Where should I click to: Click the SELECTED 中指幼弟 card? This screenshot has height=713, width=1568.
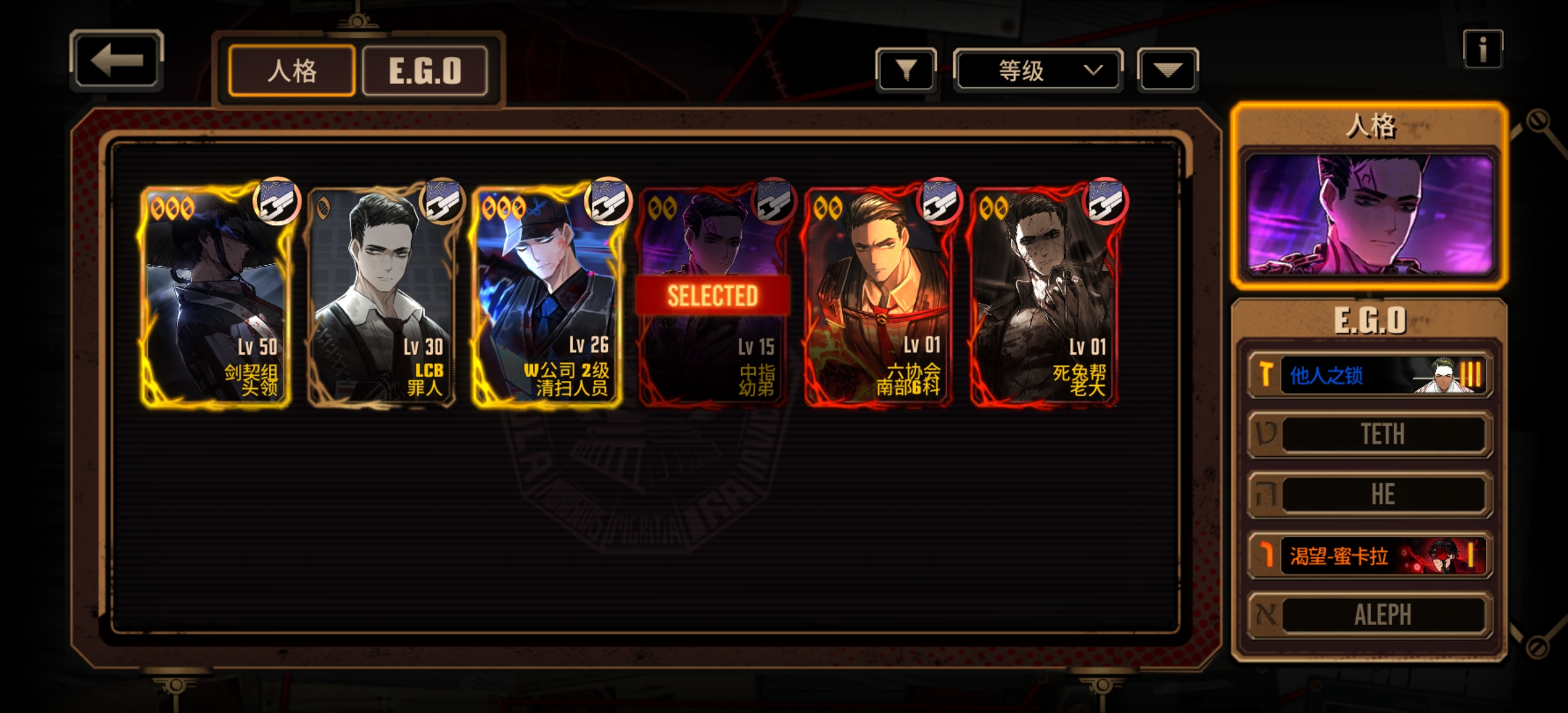[713, 295]
